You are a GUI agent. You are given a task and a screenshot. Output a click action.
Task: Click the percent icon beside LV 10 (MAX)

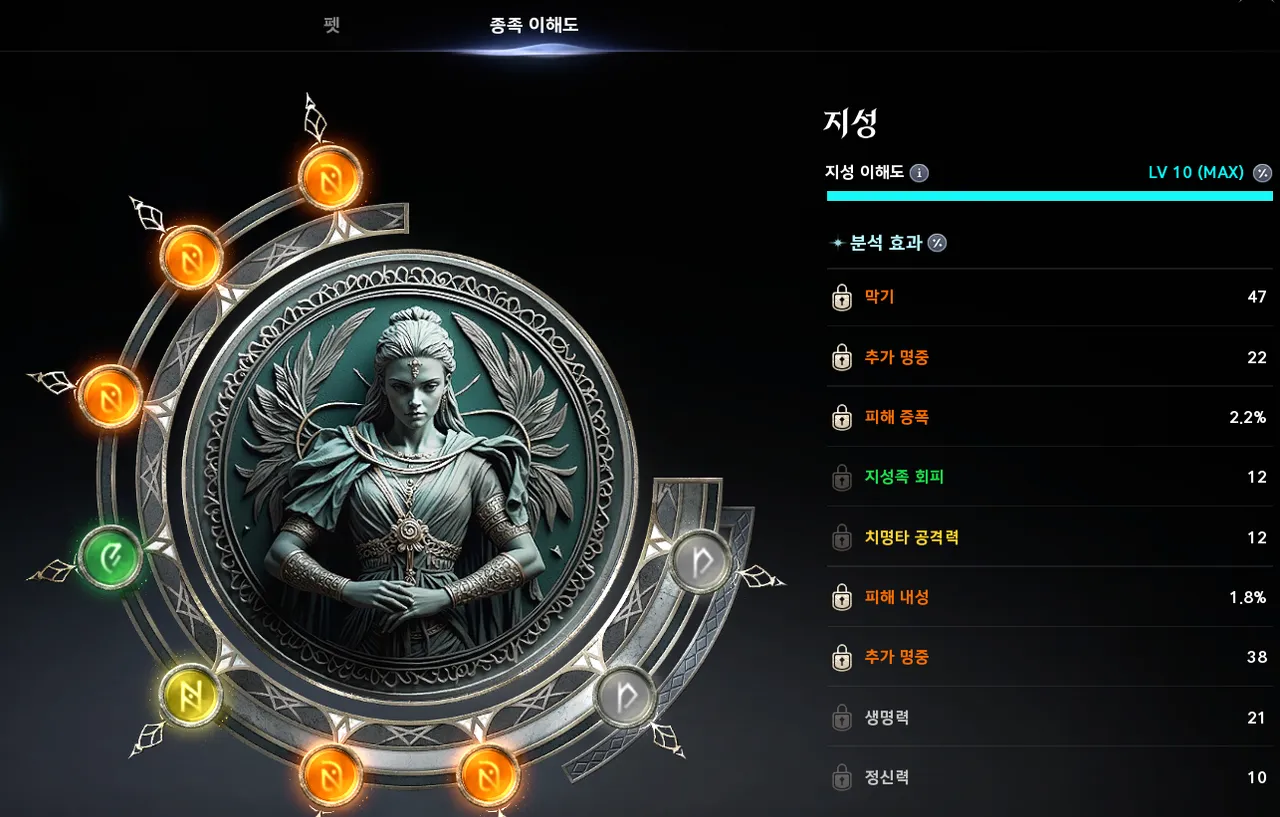[1263, 173]
